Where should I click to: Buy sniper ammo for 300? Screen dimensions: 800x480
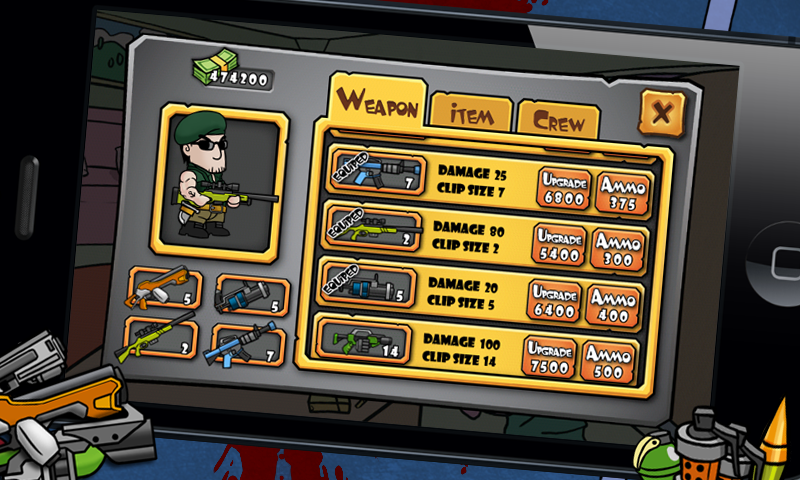(618, 249)
